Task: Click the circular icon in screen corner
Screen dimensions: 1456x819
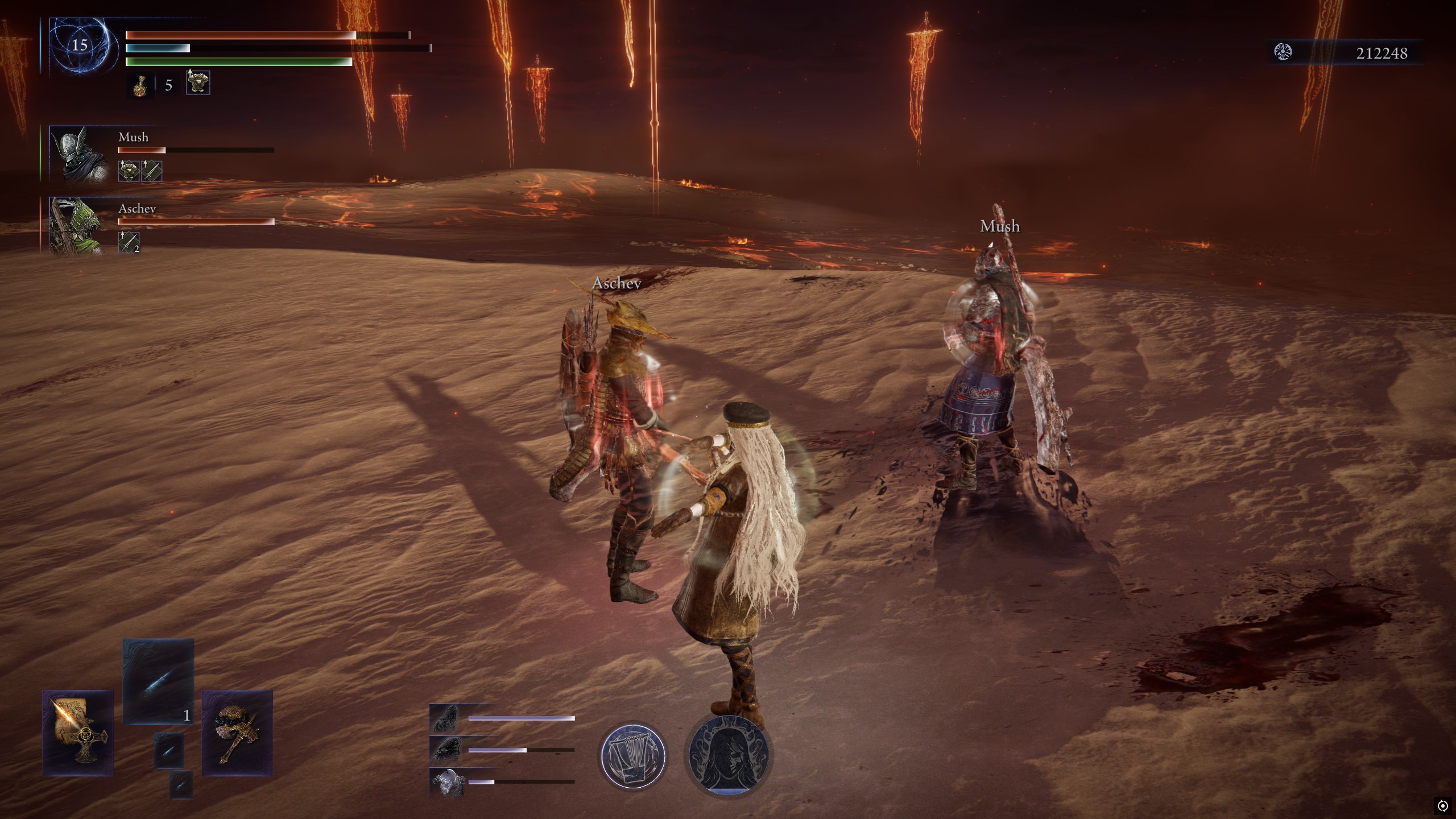Action: (x=1442, y=806)
